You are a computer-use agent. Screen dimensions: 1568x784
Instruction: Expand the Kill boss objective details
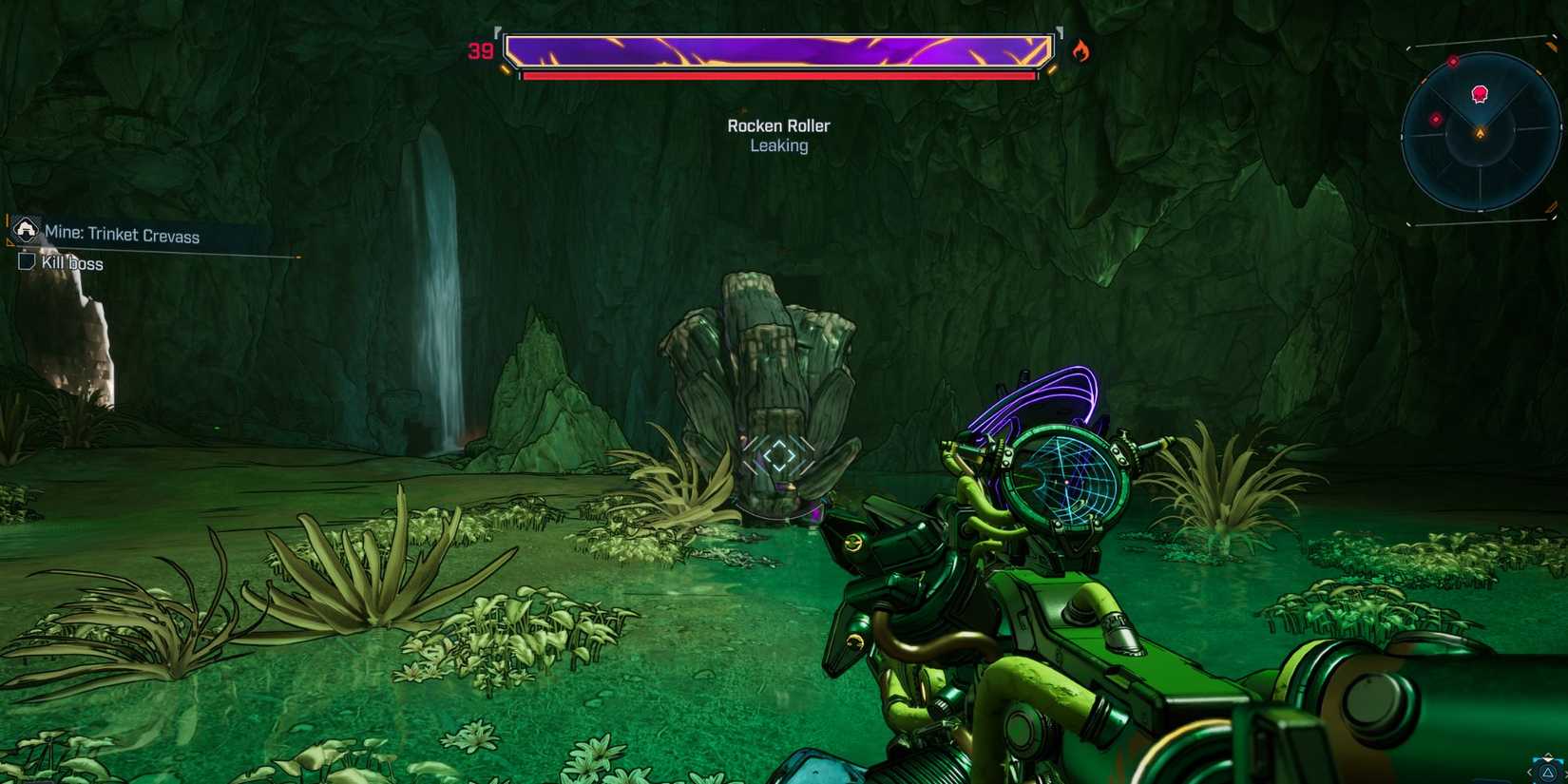click(x=73, y=263)
